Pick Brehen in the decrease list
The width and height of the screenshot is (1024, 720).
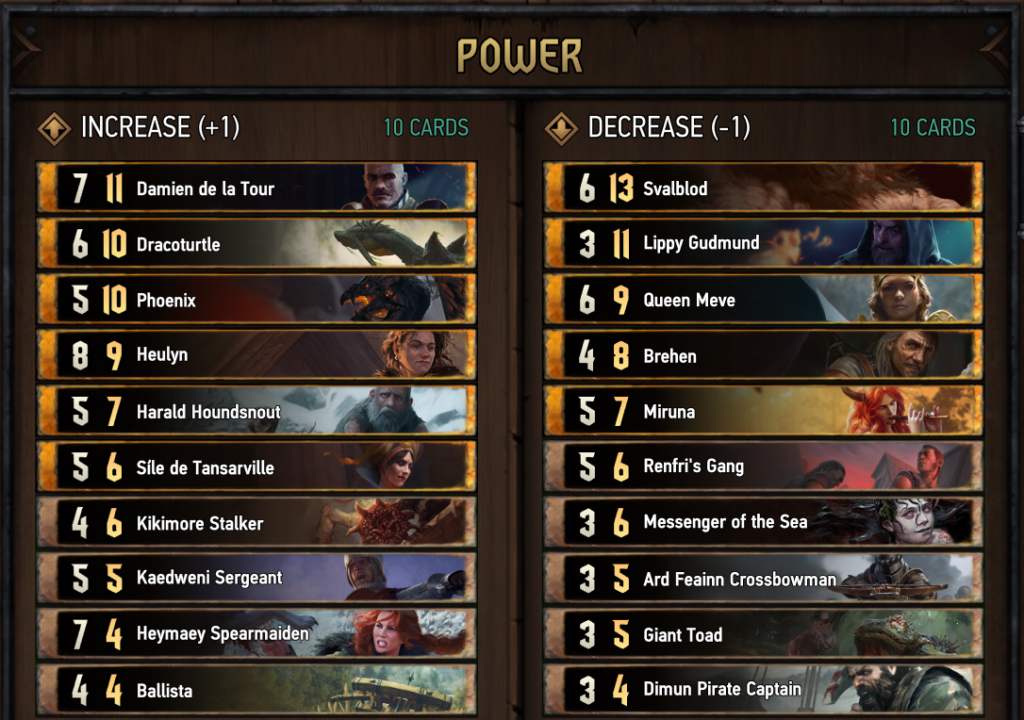(763, 355)
